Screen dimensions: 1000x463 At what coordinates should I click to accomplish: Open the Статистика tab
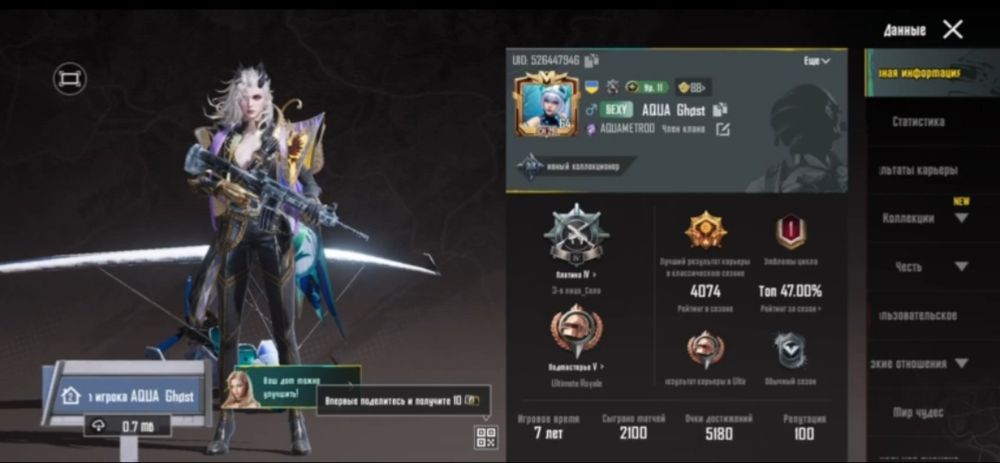pyautogui.click(x=918, y=122)
